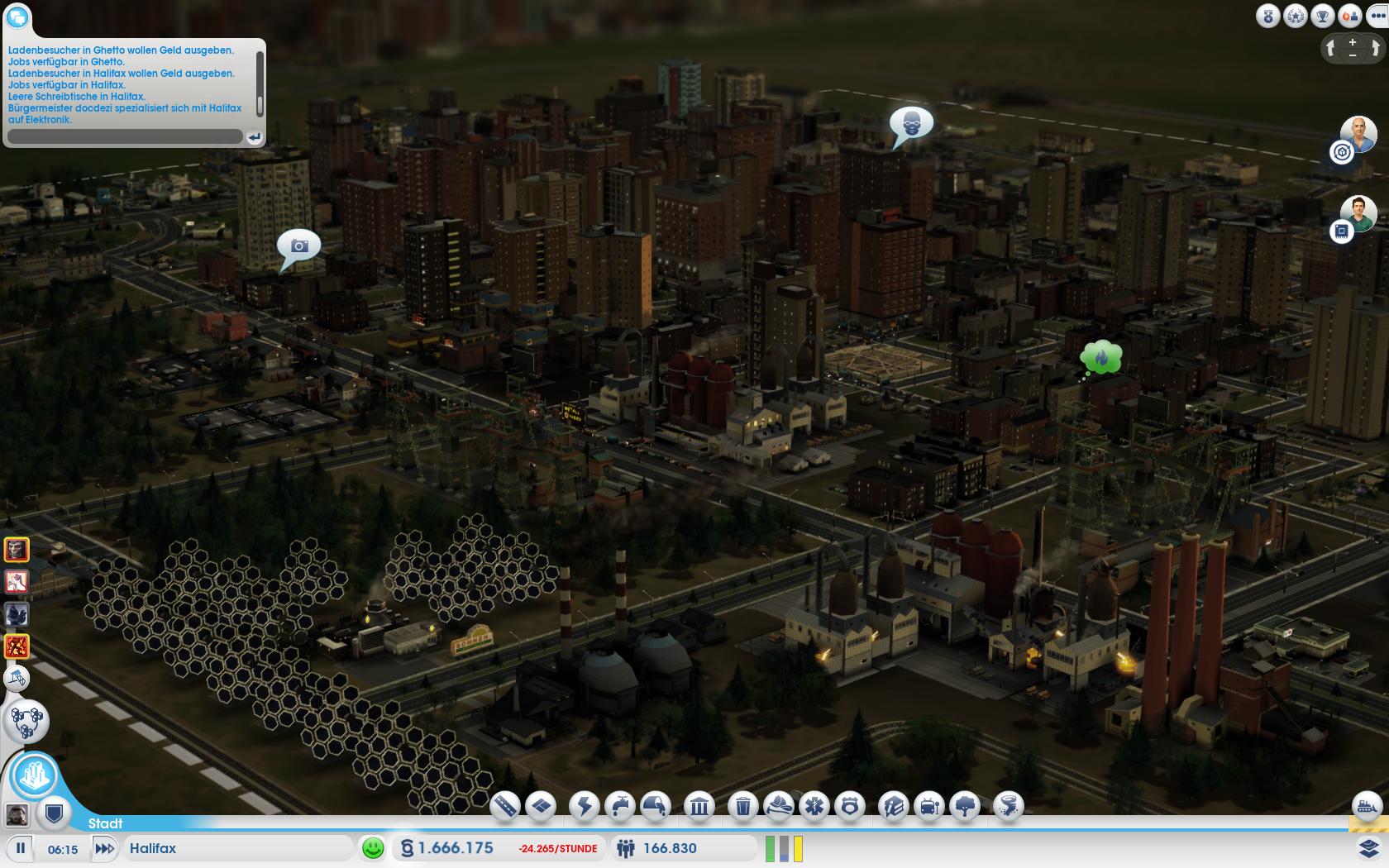Pause the game simulation
The width and height of the screenshot is (1389, 868).
click(21, 848)
